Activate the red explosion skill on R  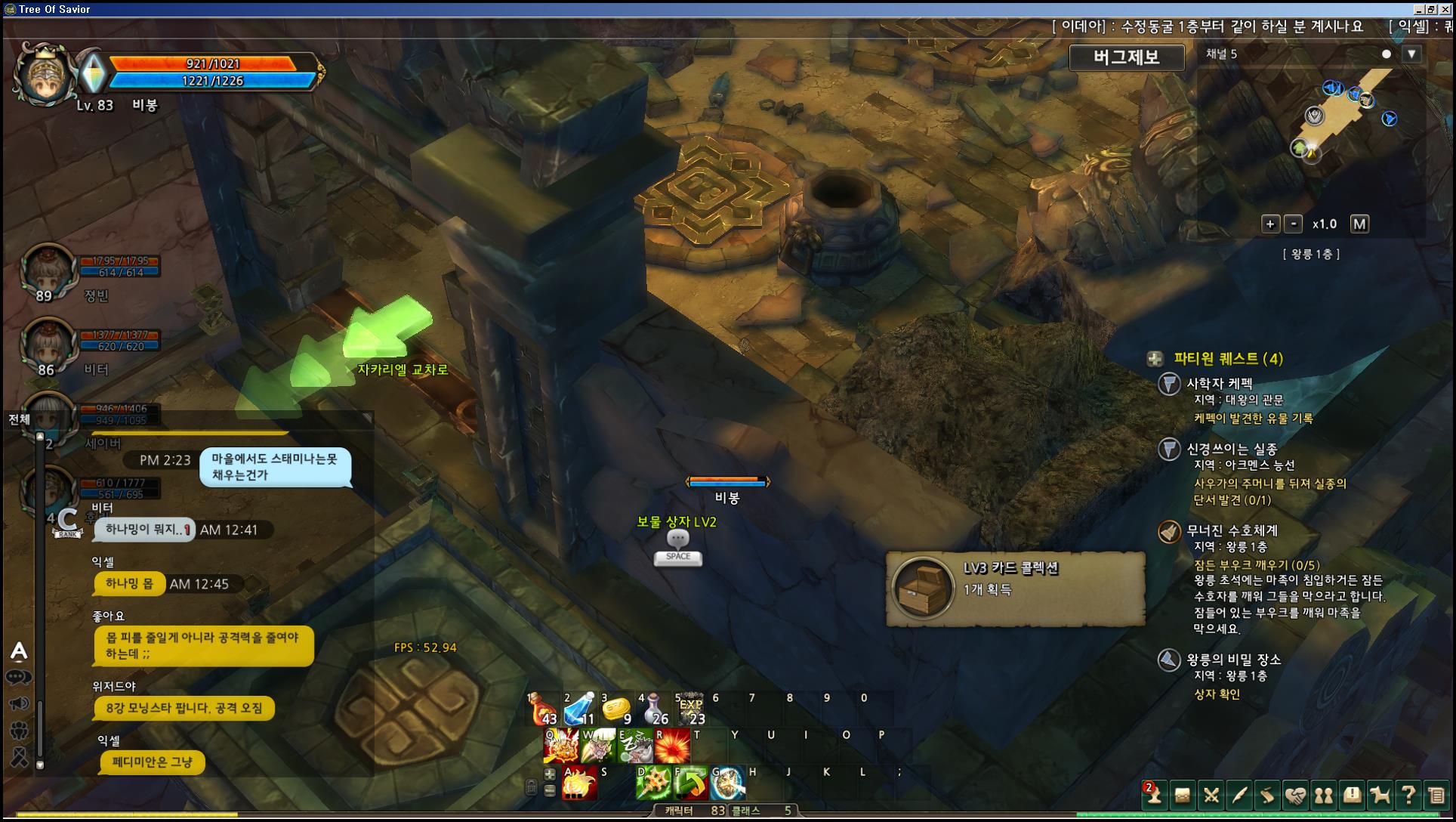click(672, 746)
